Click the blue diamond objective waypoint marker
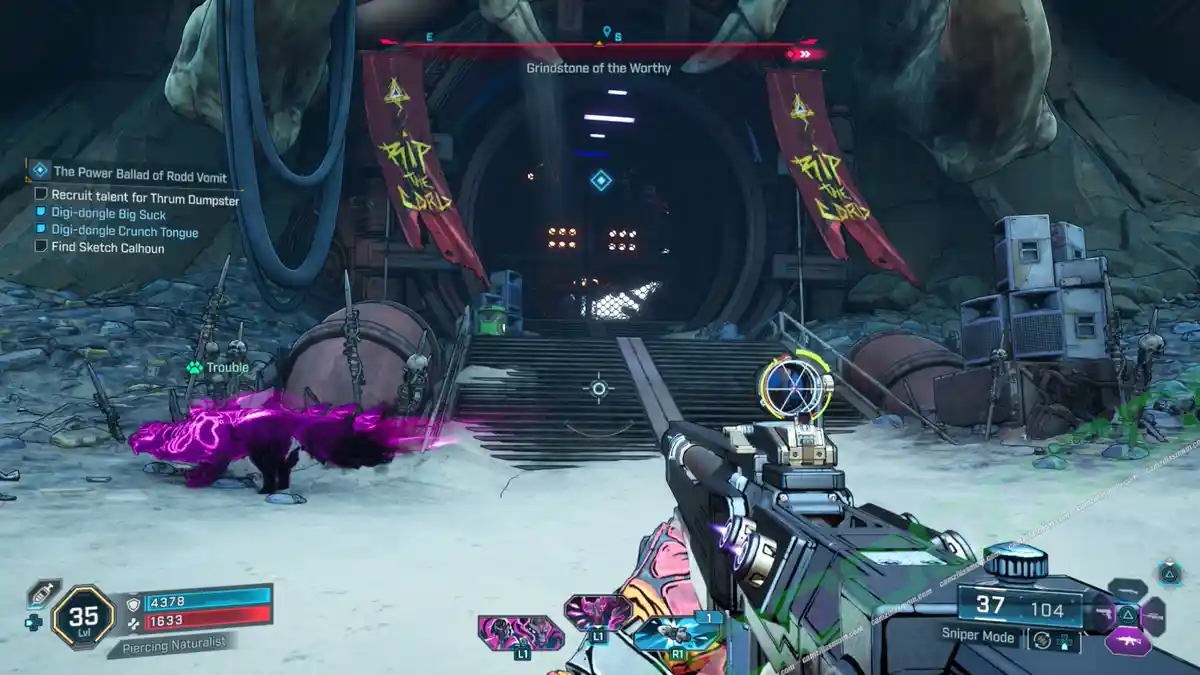 coord(600,180)
